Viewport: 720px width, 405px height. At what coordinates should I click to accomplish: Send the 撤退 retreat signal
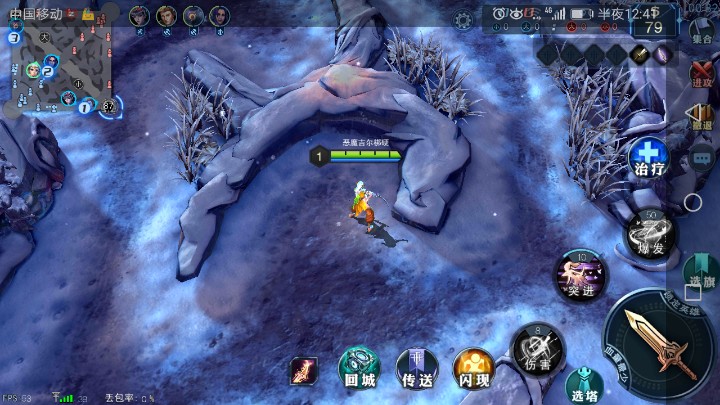(x=701, y=116)
